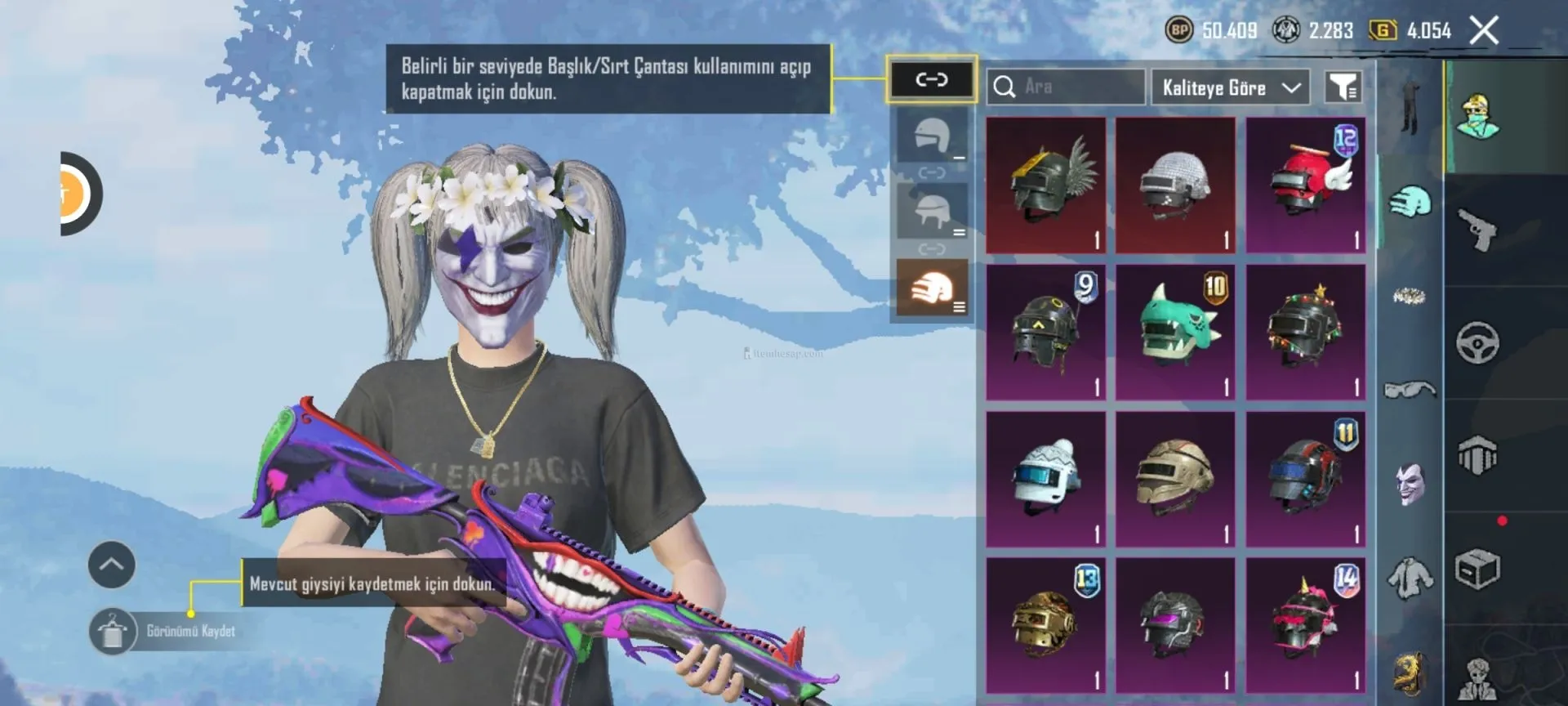Open the filter funnel button
This screenshot has height=706, width=1568.
[x=1343, y=87]
